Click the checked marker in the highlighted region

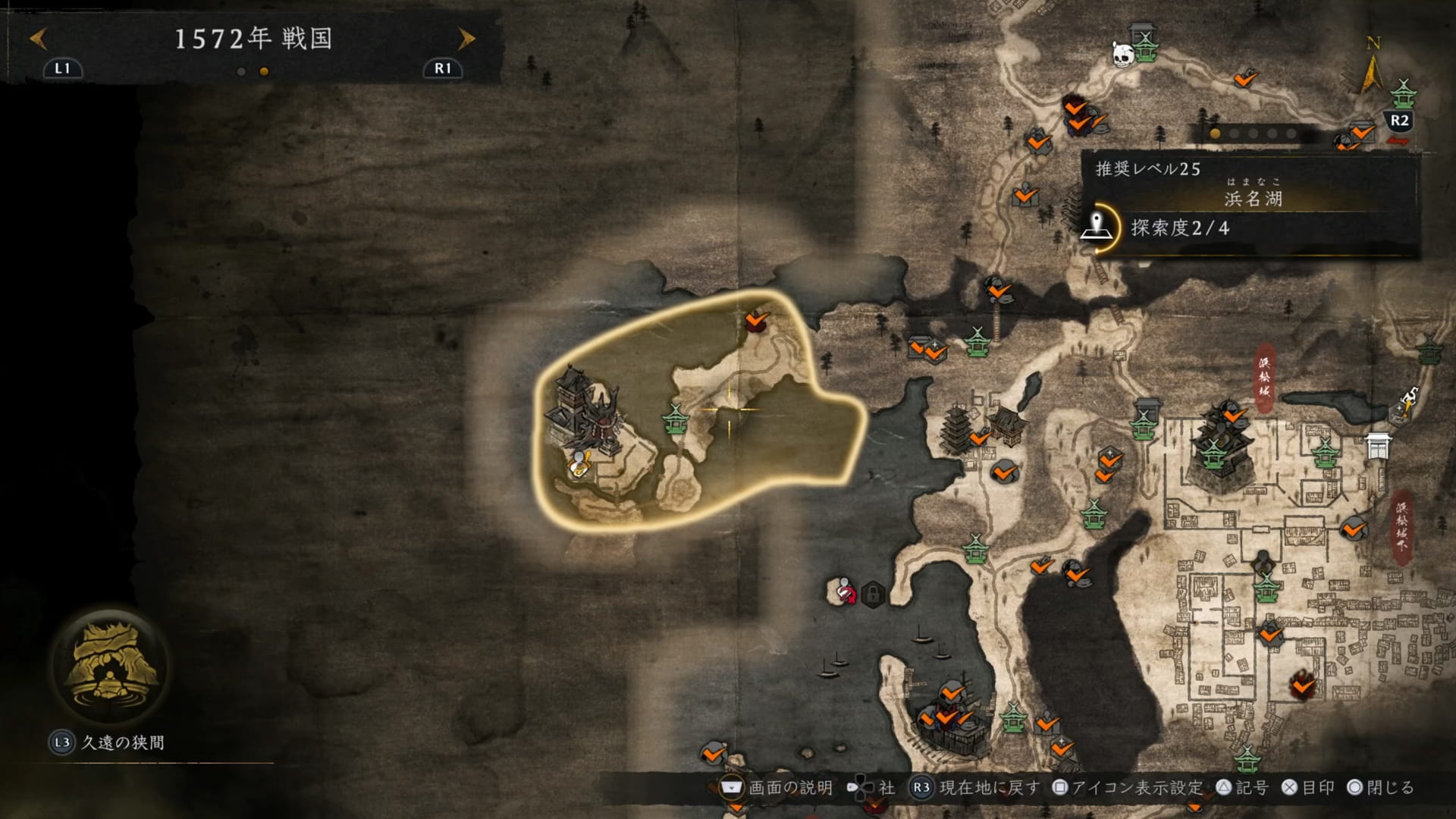pos(756,320)
